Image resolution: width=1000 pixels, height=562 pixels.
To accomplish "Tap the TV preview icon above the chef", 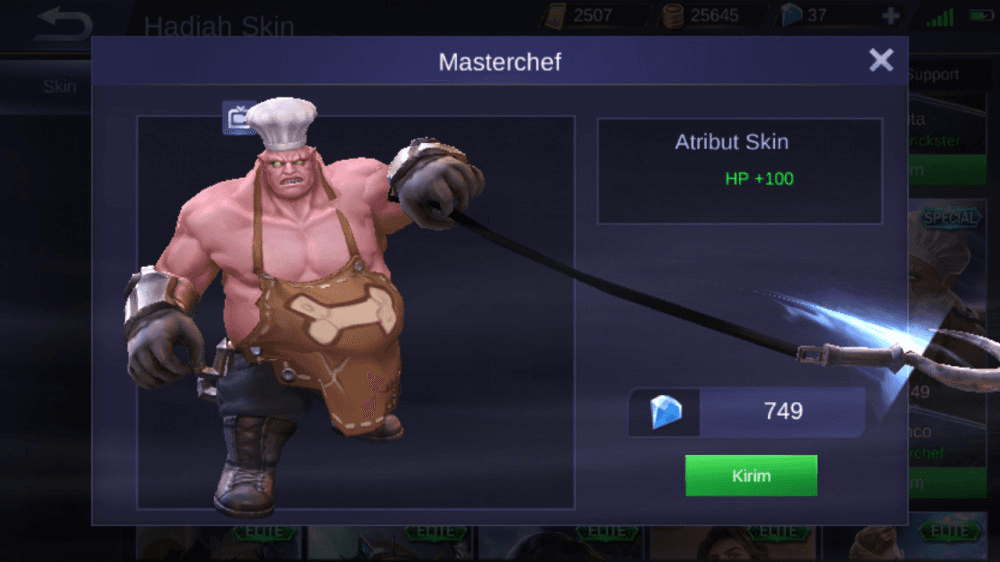I will pos(236,119).
